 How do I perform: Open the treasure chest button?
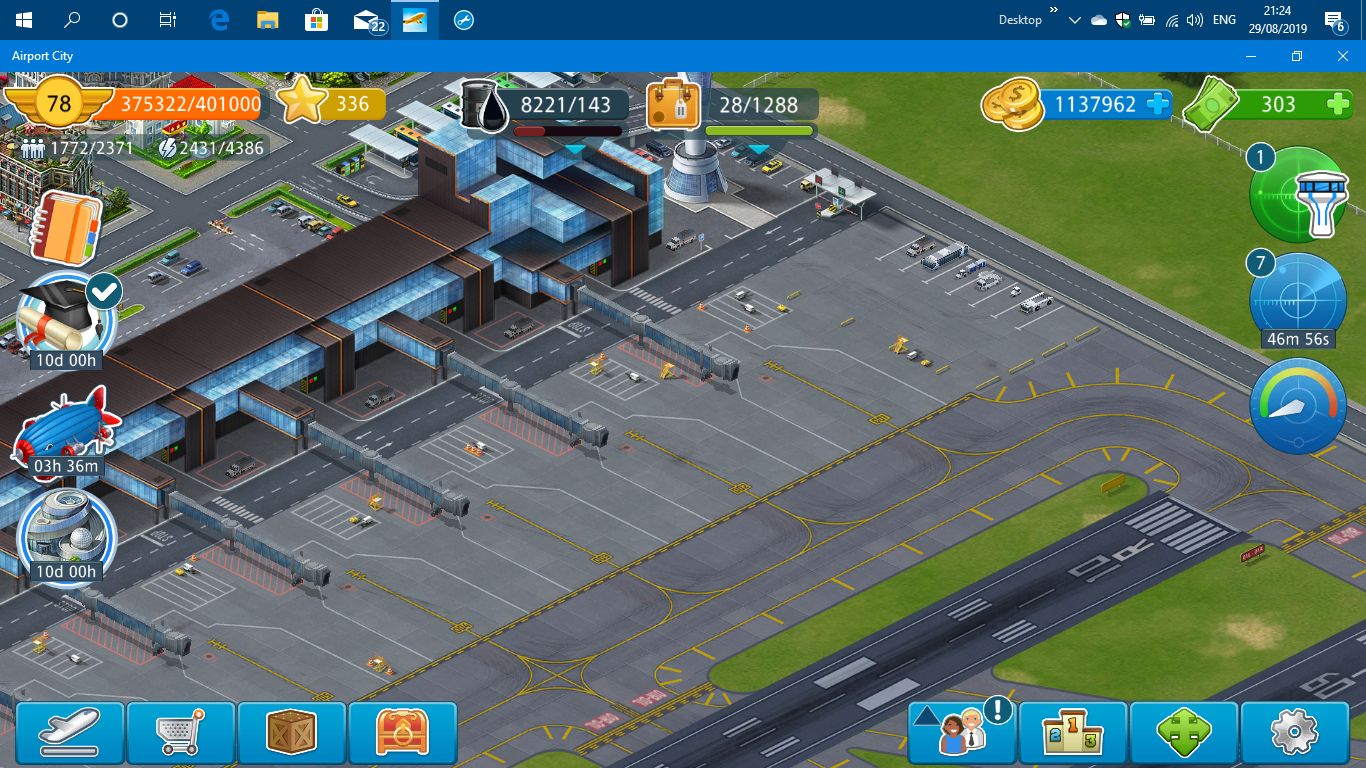(x=402, y=732)
